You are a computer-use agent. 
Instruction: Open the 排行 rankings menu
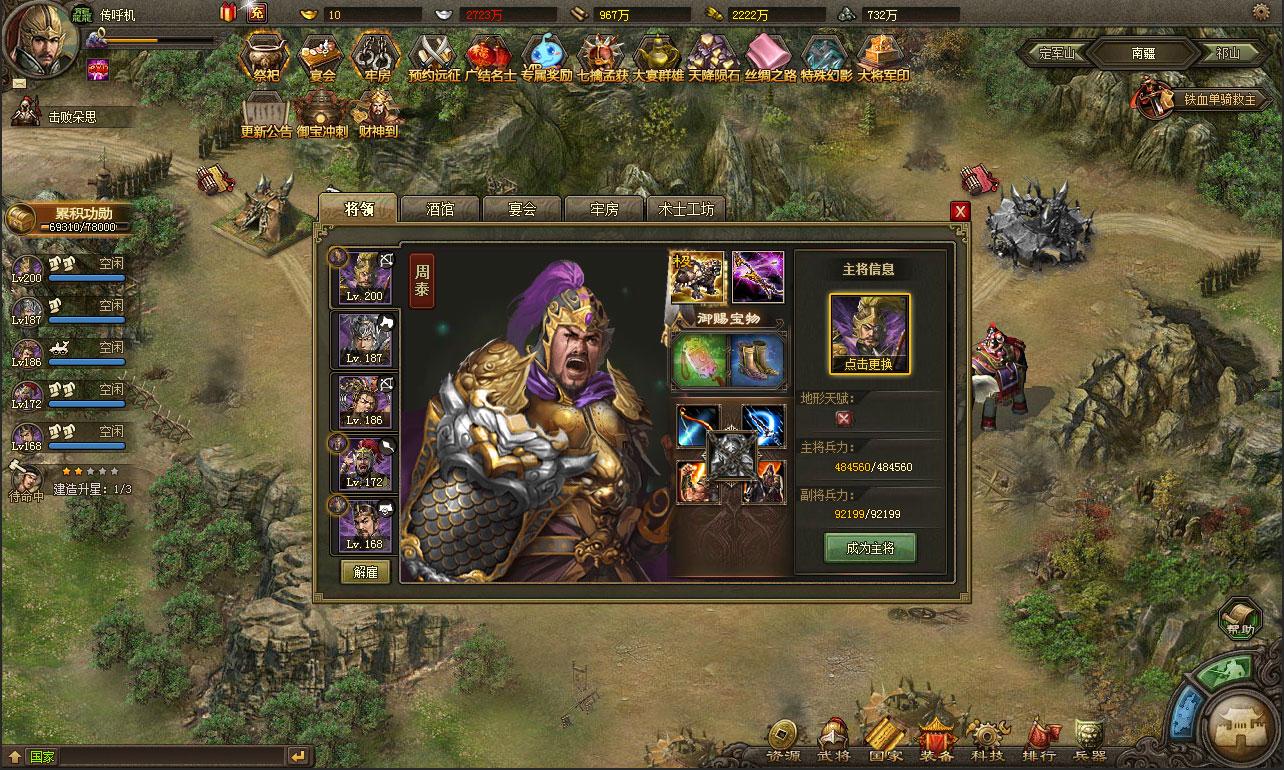[1039, 742]
